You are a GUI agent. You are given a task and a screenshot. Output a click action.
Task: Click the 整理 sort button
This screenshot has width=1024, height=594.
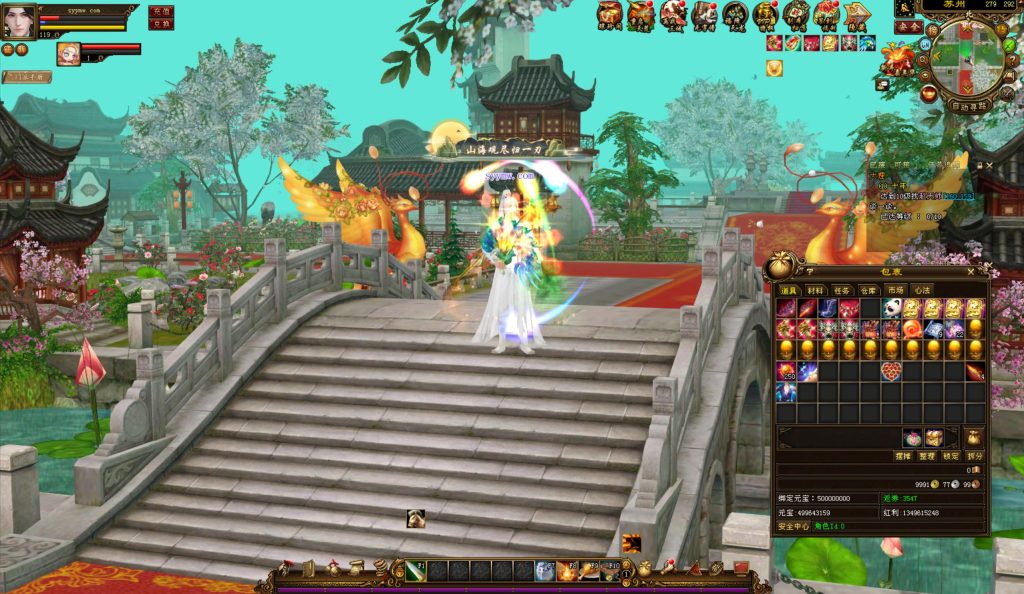(929, 456)
